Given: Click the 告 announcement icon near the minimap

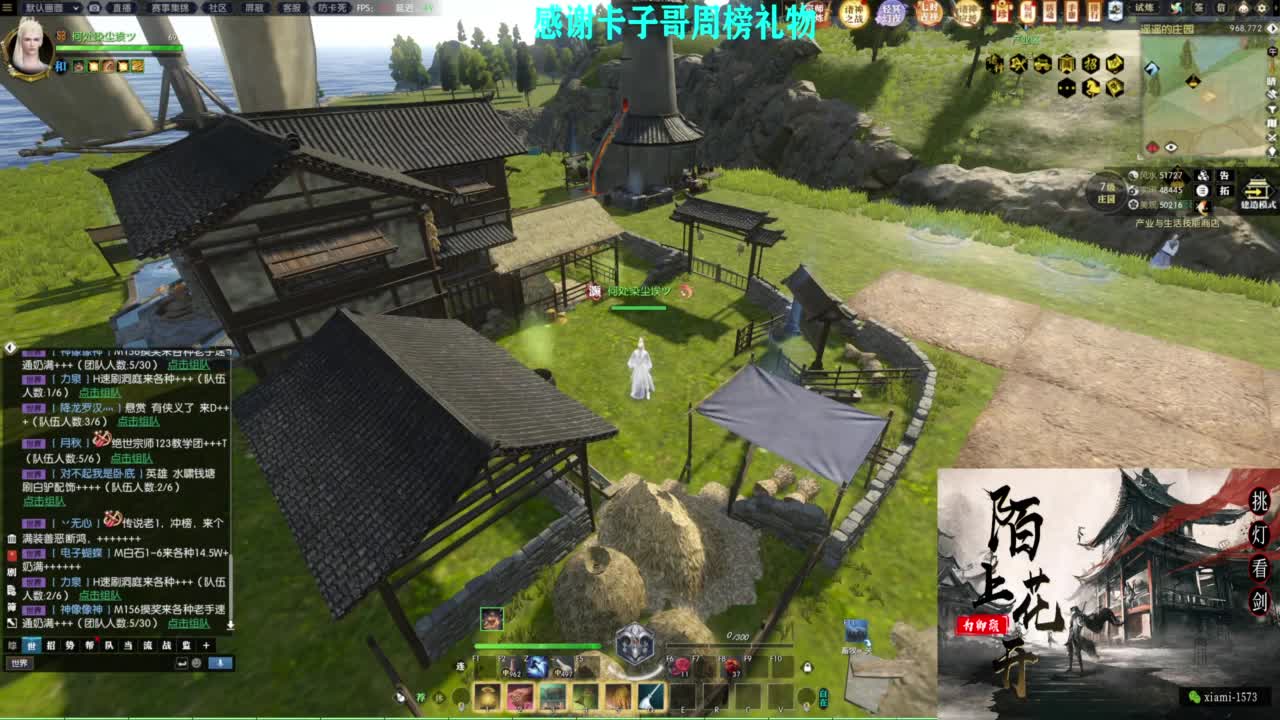Looking at the screenshot, I should click(1223, 176).
